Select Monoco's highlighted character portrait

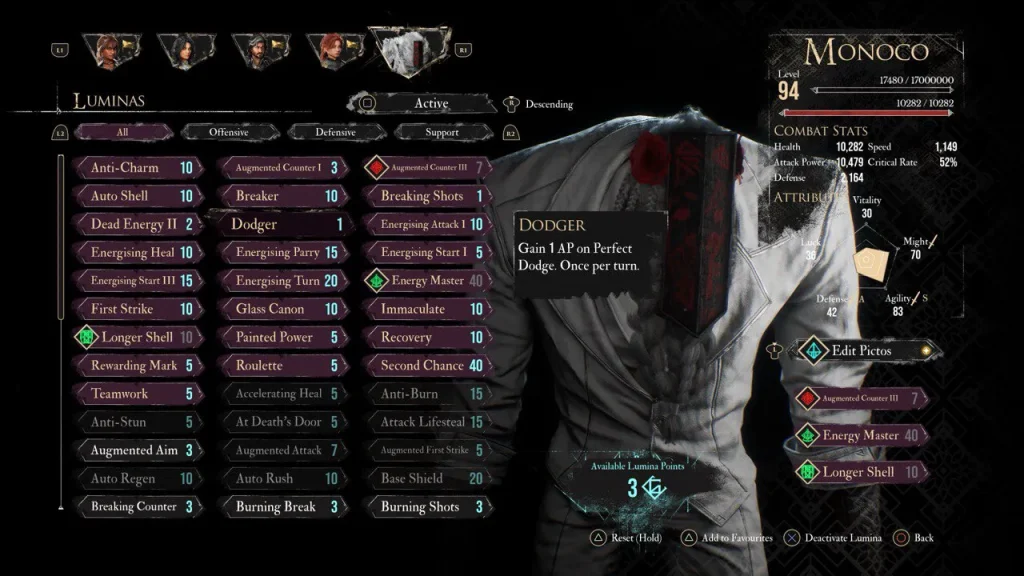(x=410, y=52)
